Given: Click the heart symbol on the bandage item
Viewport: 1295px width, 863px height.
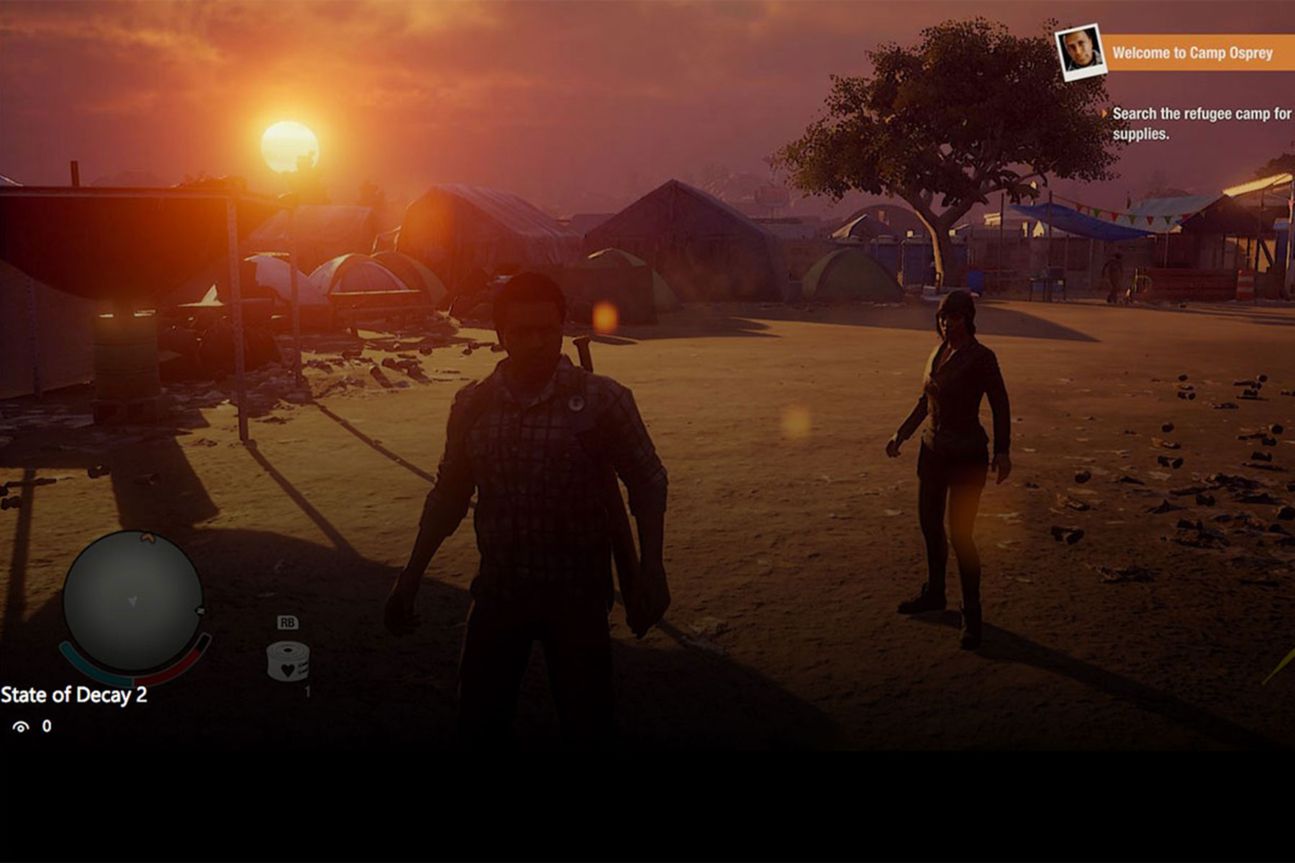Looking at the screenshot, I should click(x=287, y=669).
